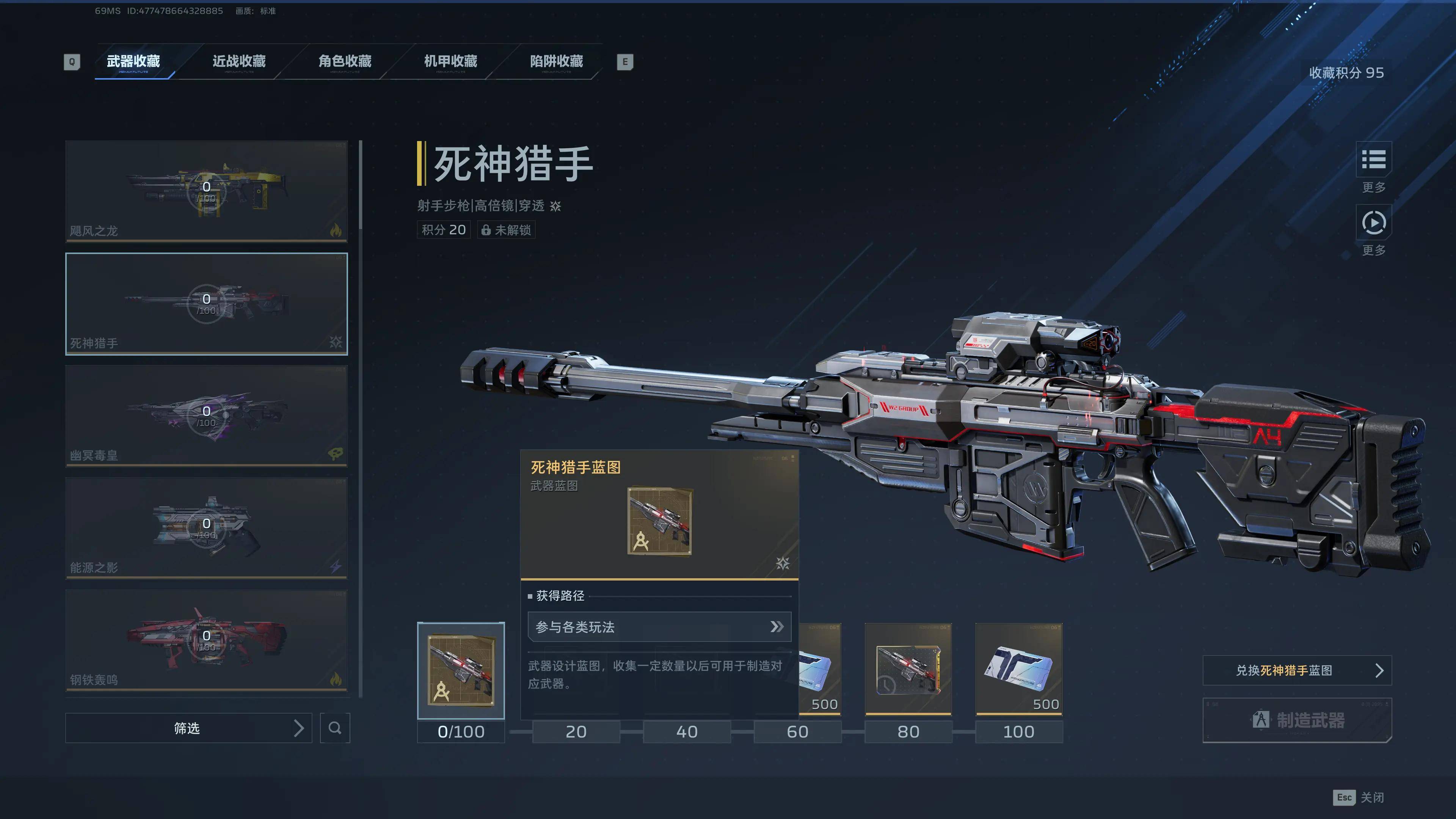
Task: Open the 近战收藏 tab
Action: tap(239, 61)
